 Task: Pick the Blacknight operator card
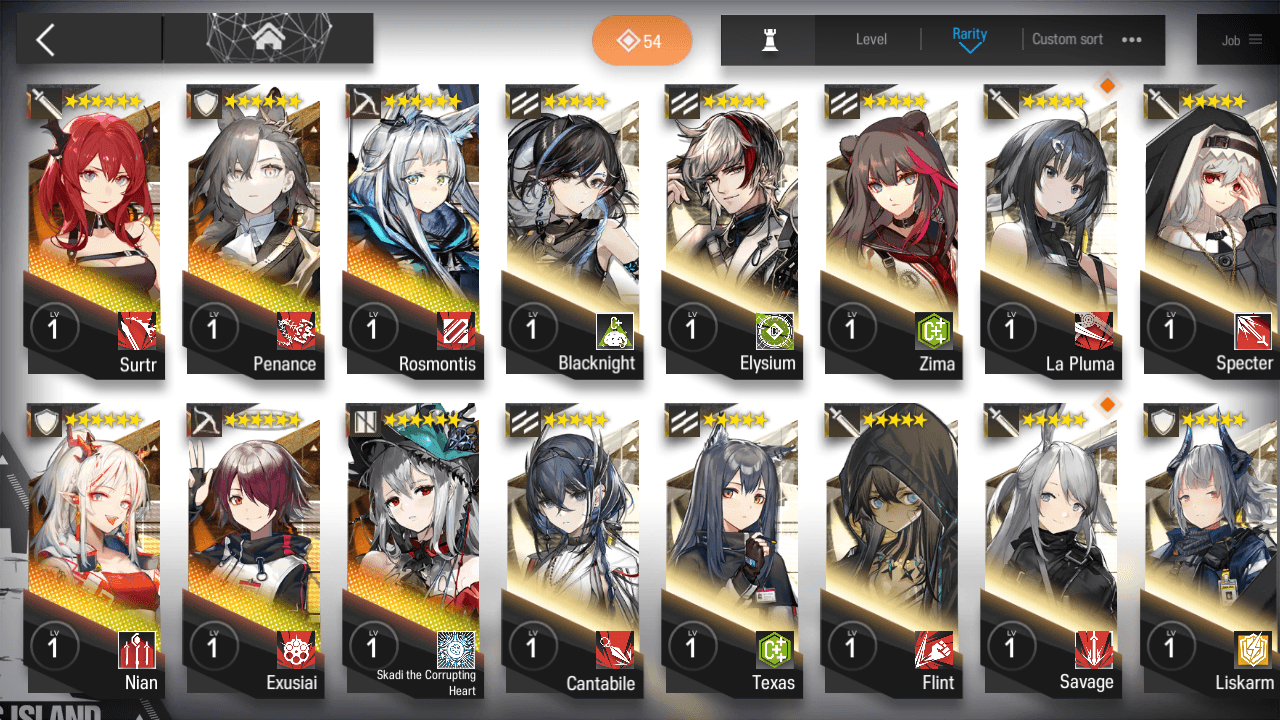pos(574,230)
